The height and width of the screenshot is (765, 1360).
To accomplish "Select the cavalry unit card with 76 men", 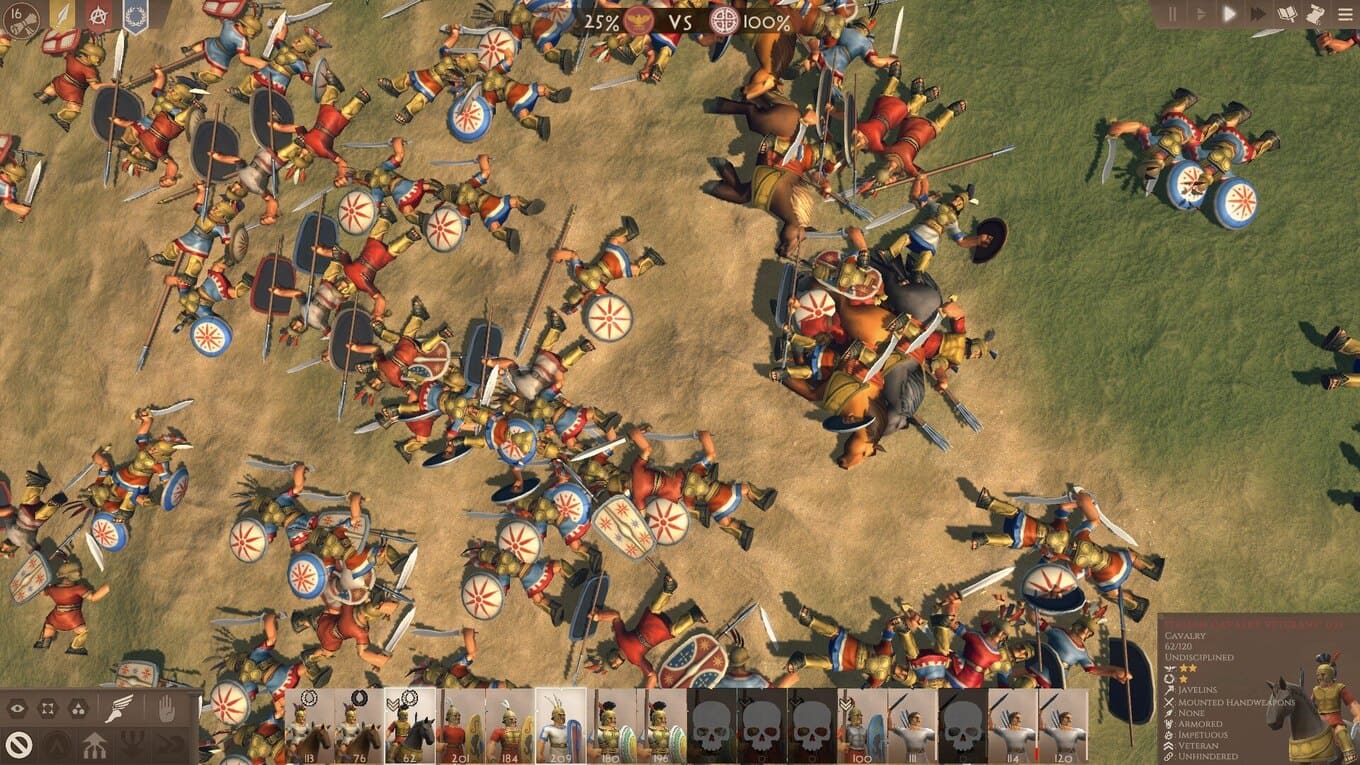I will [x=359, y=726].
